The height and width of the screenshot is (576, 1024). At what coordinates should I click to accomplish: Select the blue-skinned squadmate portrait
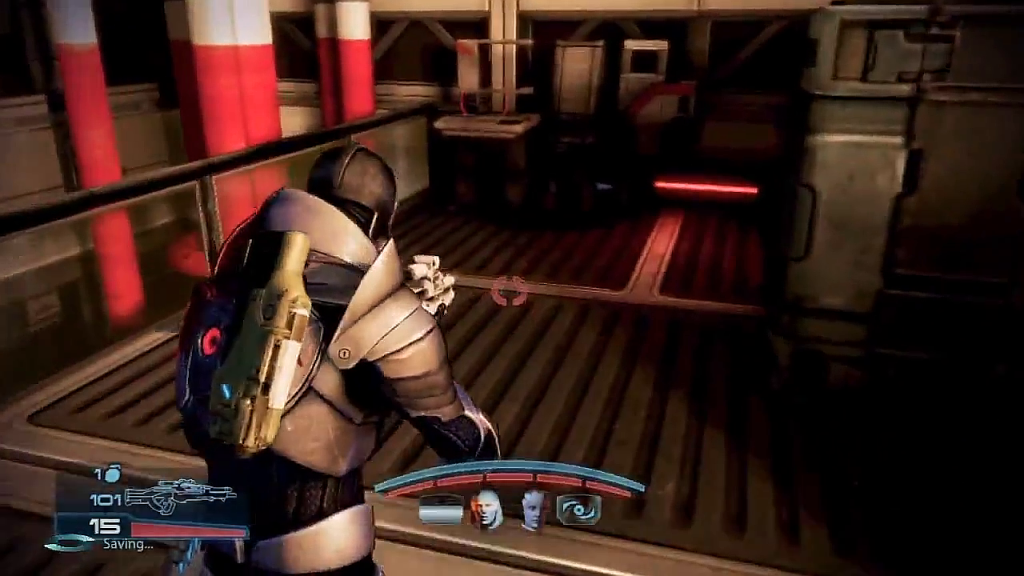(533, 509)
